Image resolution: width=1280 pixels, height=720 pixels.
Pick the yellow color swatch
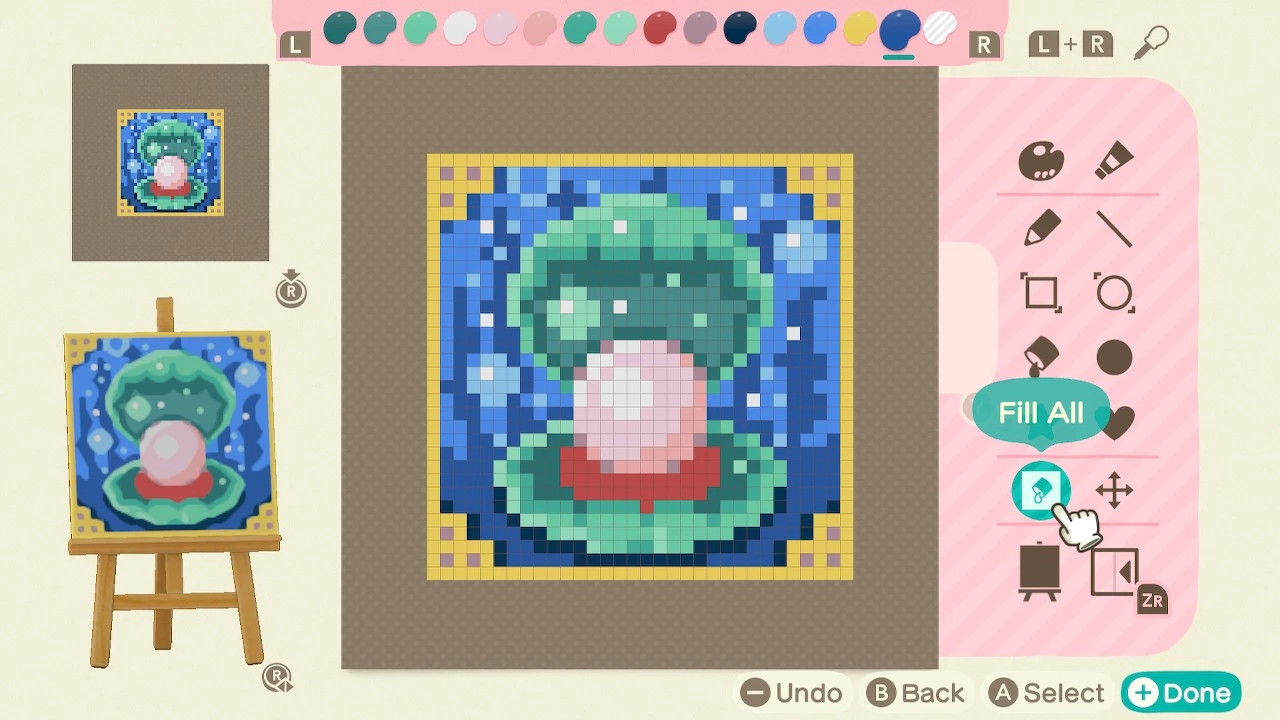tap(858, 32)
